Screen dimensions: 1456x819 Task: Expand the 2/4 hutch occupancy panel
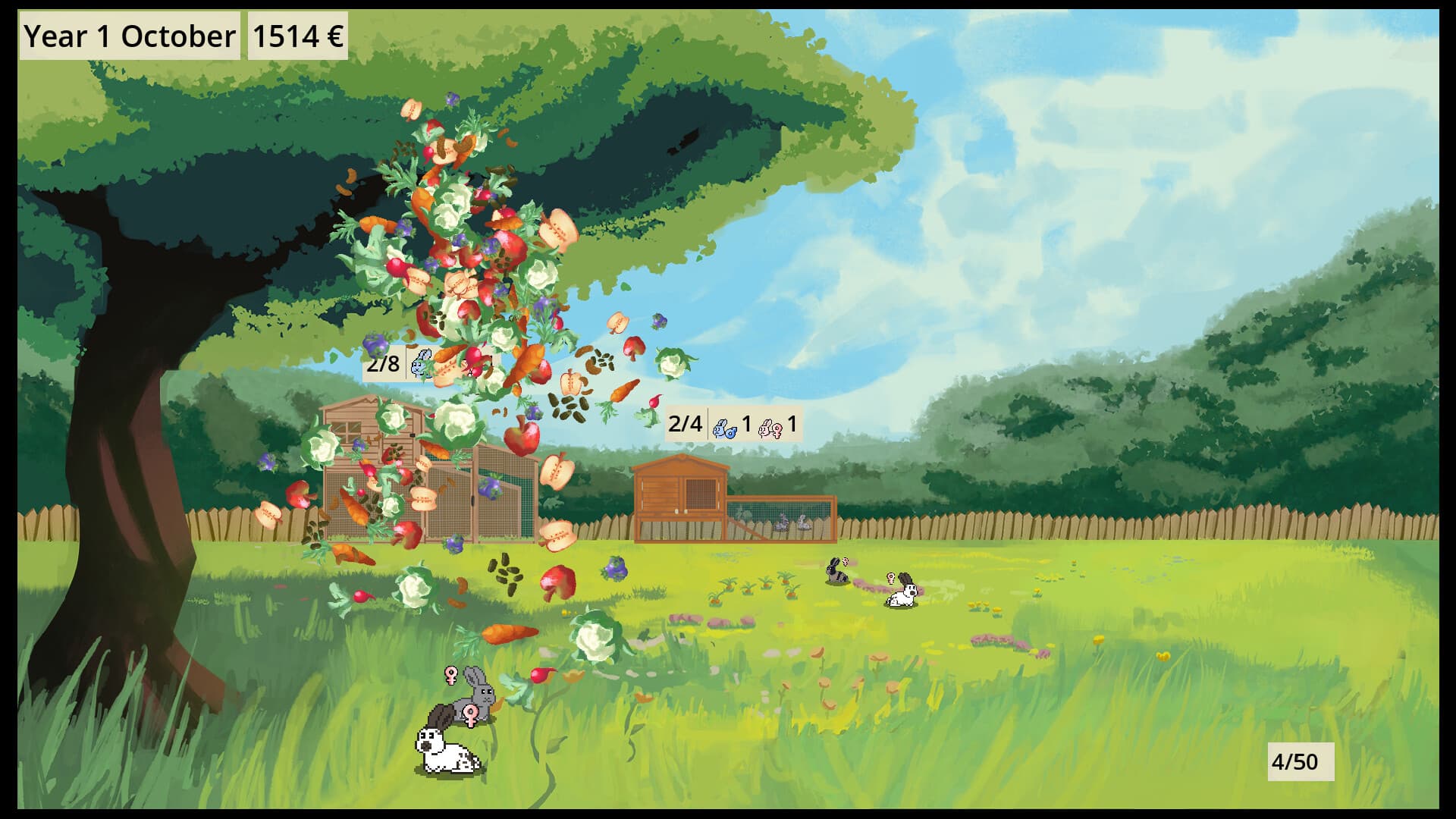[x=732, y=426]
